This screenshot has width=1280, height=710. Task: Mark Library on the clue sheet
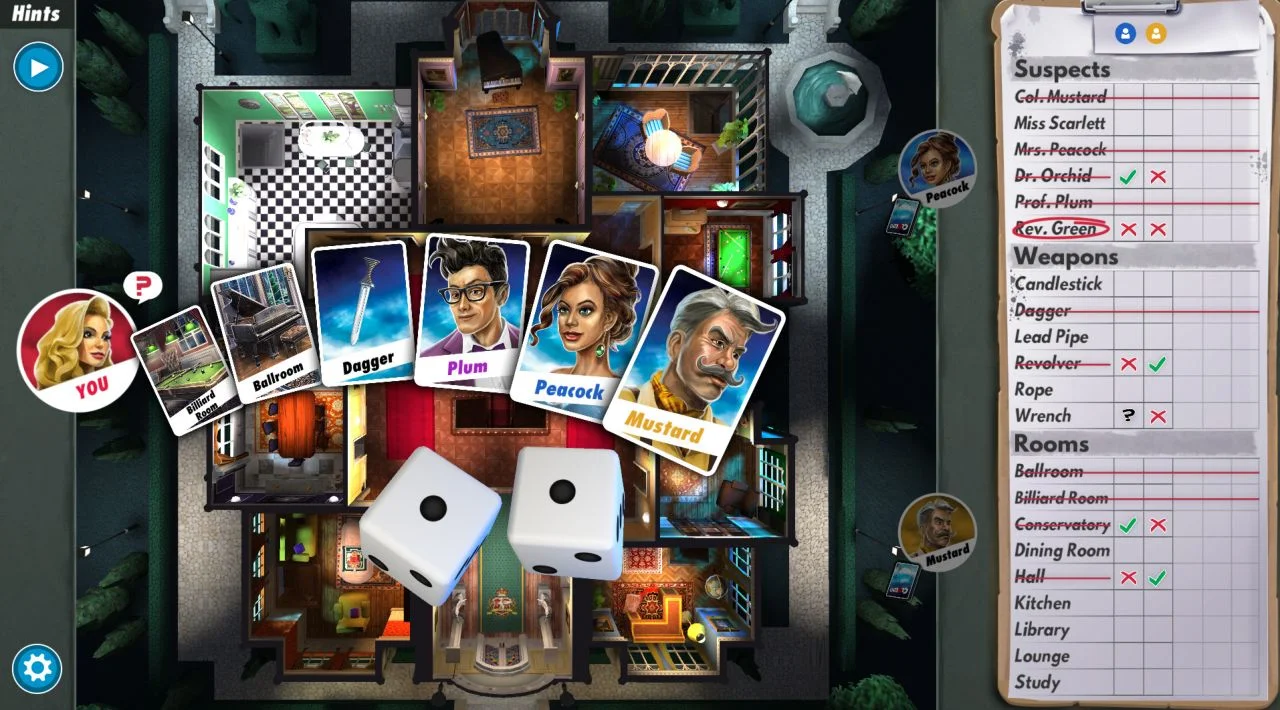click(x=1041, y=630)
